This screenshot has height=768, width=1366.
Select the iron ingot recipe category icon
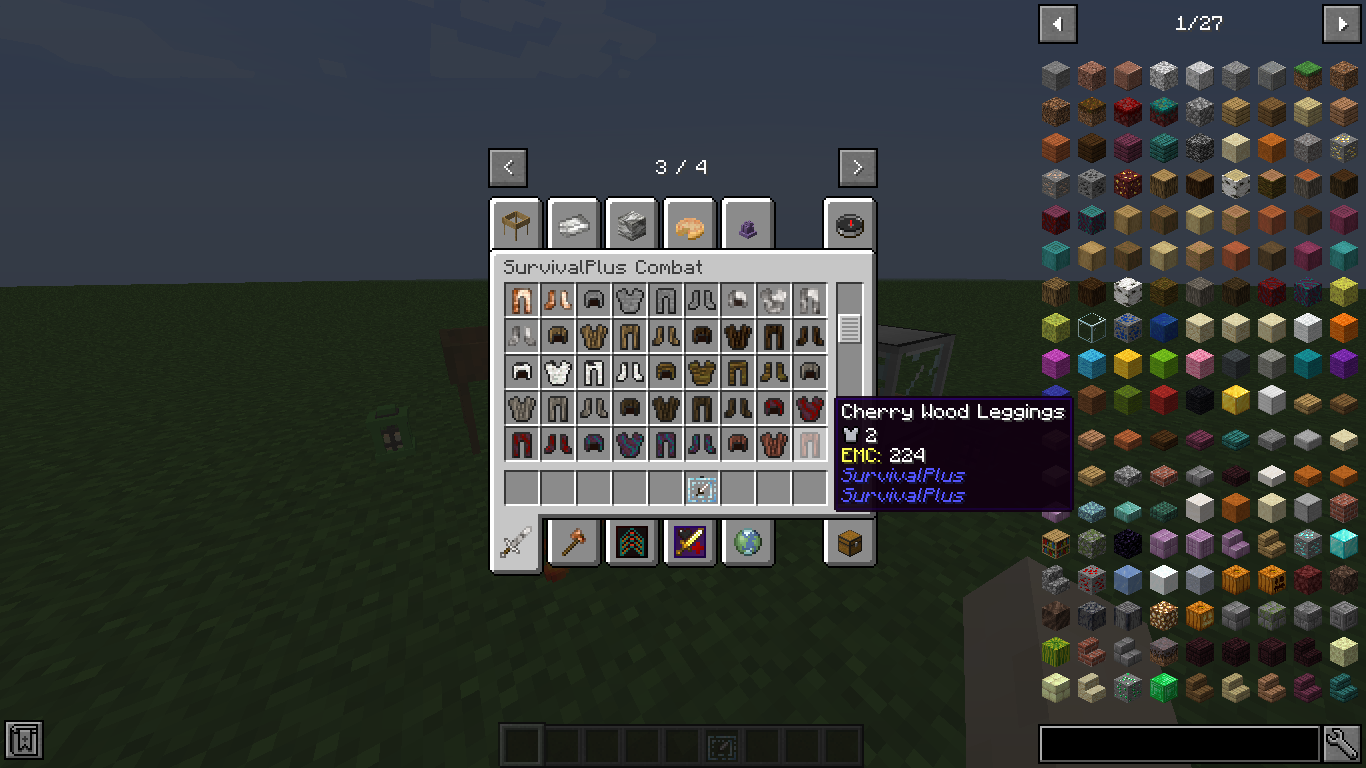[573, 224]
